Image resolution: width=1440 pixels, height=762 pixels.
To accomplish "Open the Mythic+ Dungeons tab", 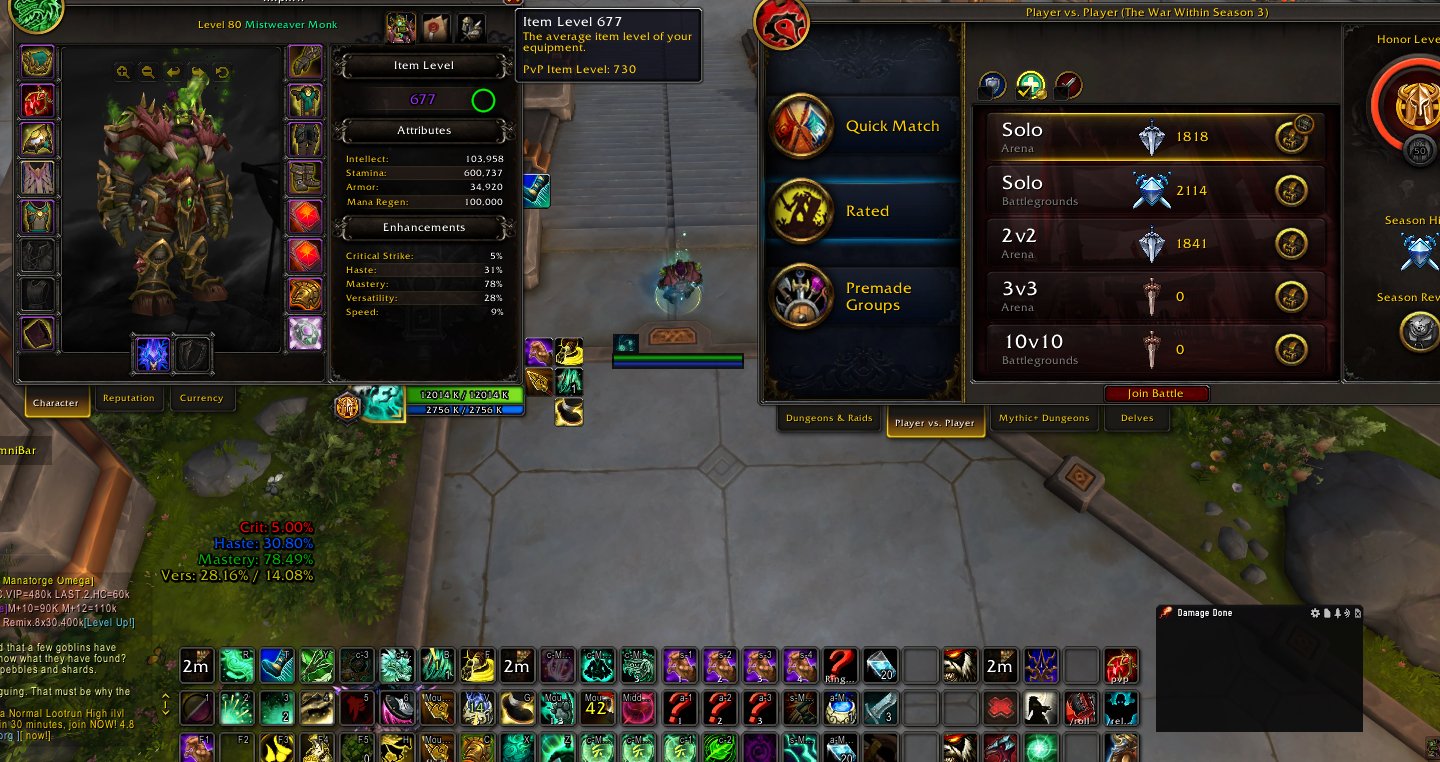I will (1044, 419).
